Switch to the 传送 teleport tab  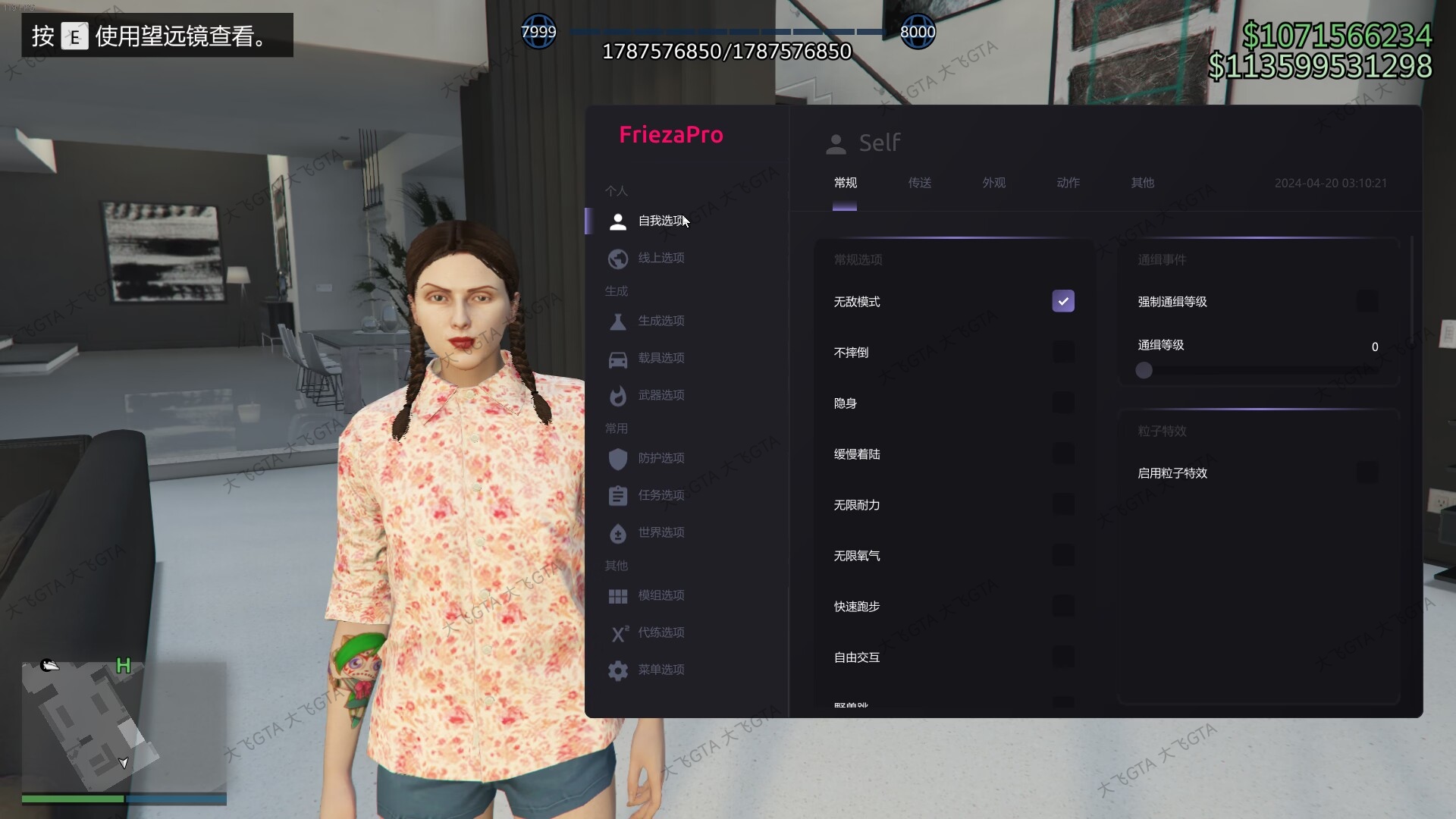919,183
